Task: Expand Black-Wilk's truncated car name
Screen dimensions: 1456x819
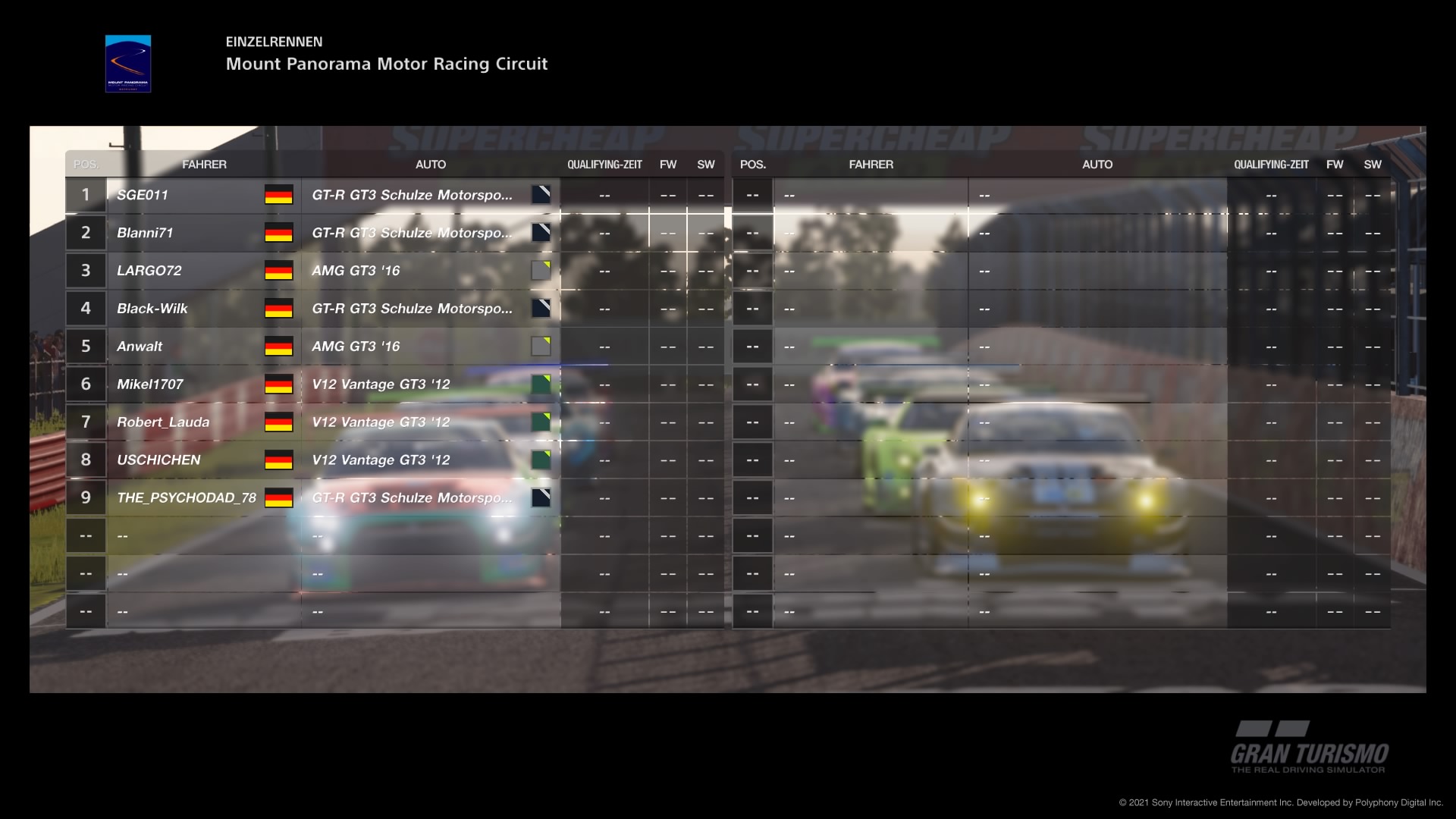Action: (x=413, y=308)
